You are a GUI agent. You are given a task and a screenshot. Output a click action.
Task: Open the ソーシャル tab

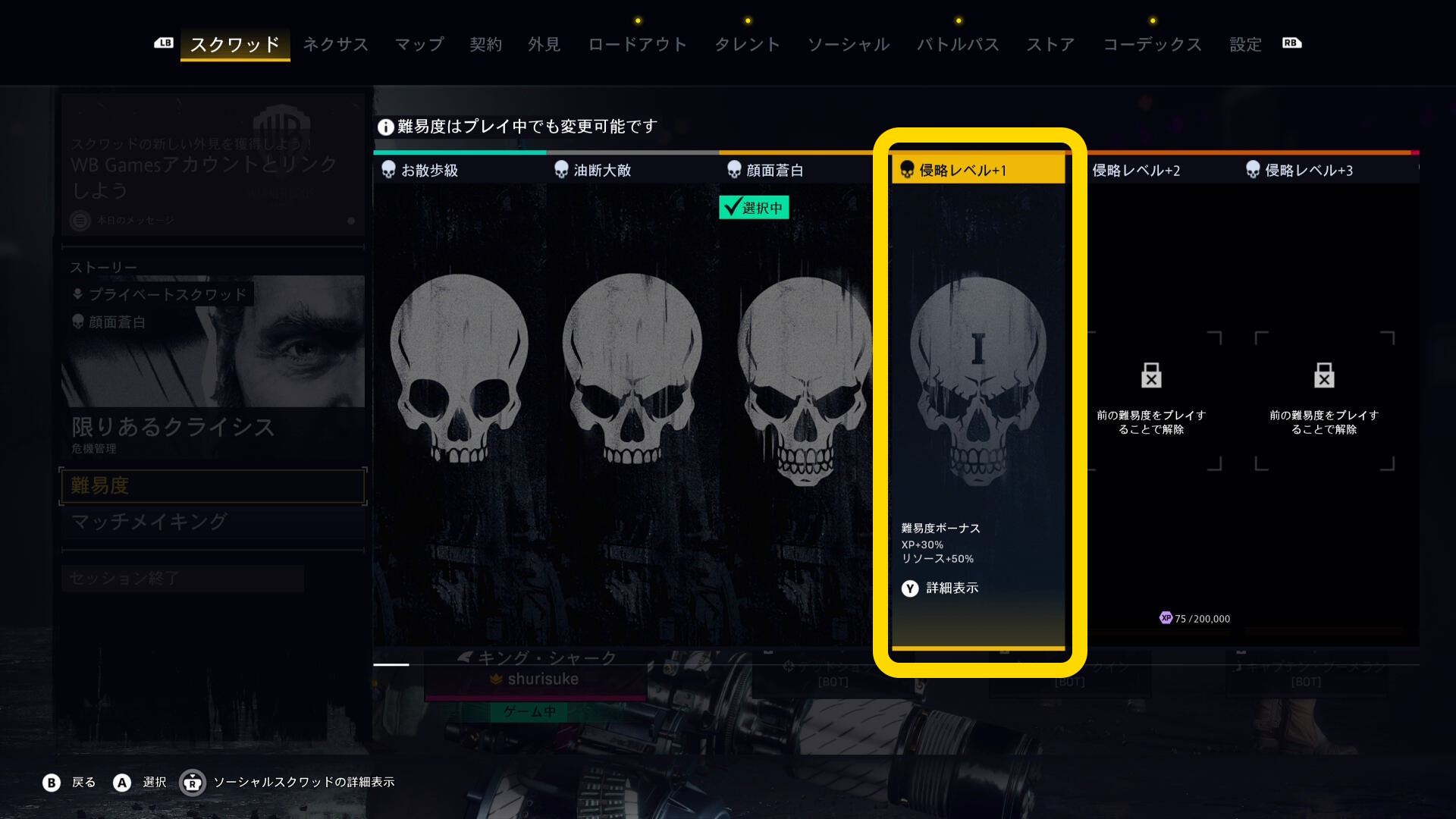coord(849,45)
